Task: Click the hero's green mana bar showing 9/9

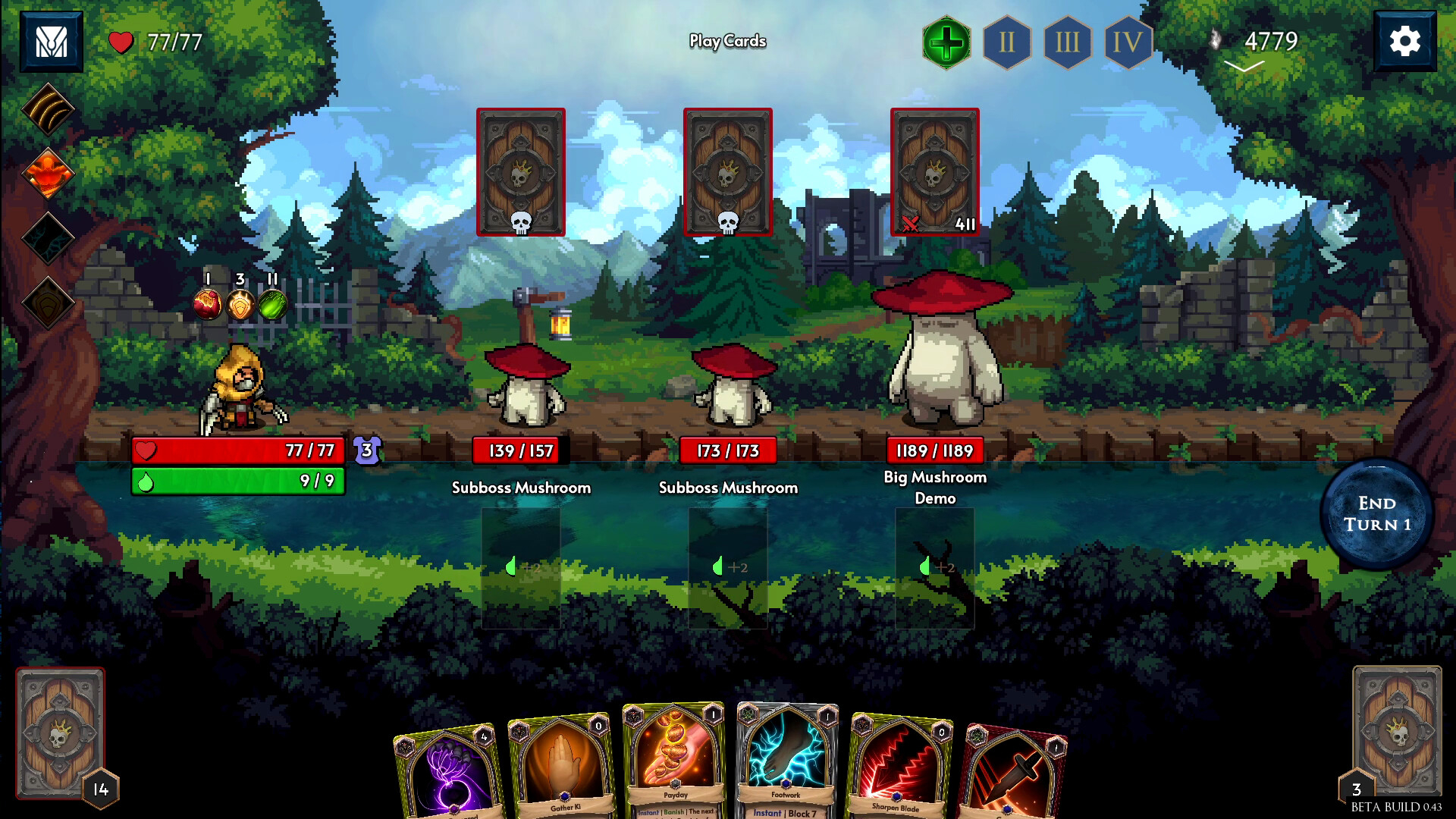Action: [x=237, y=480]
